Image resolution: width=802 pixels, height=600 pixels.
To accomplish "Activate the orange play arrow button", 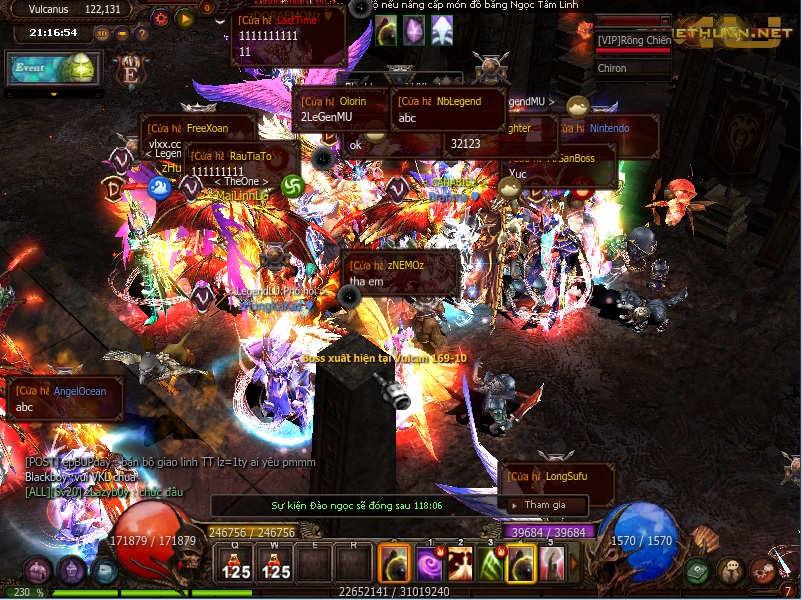I will point(184,17).
